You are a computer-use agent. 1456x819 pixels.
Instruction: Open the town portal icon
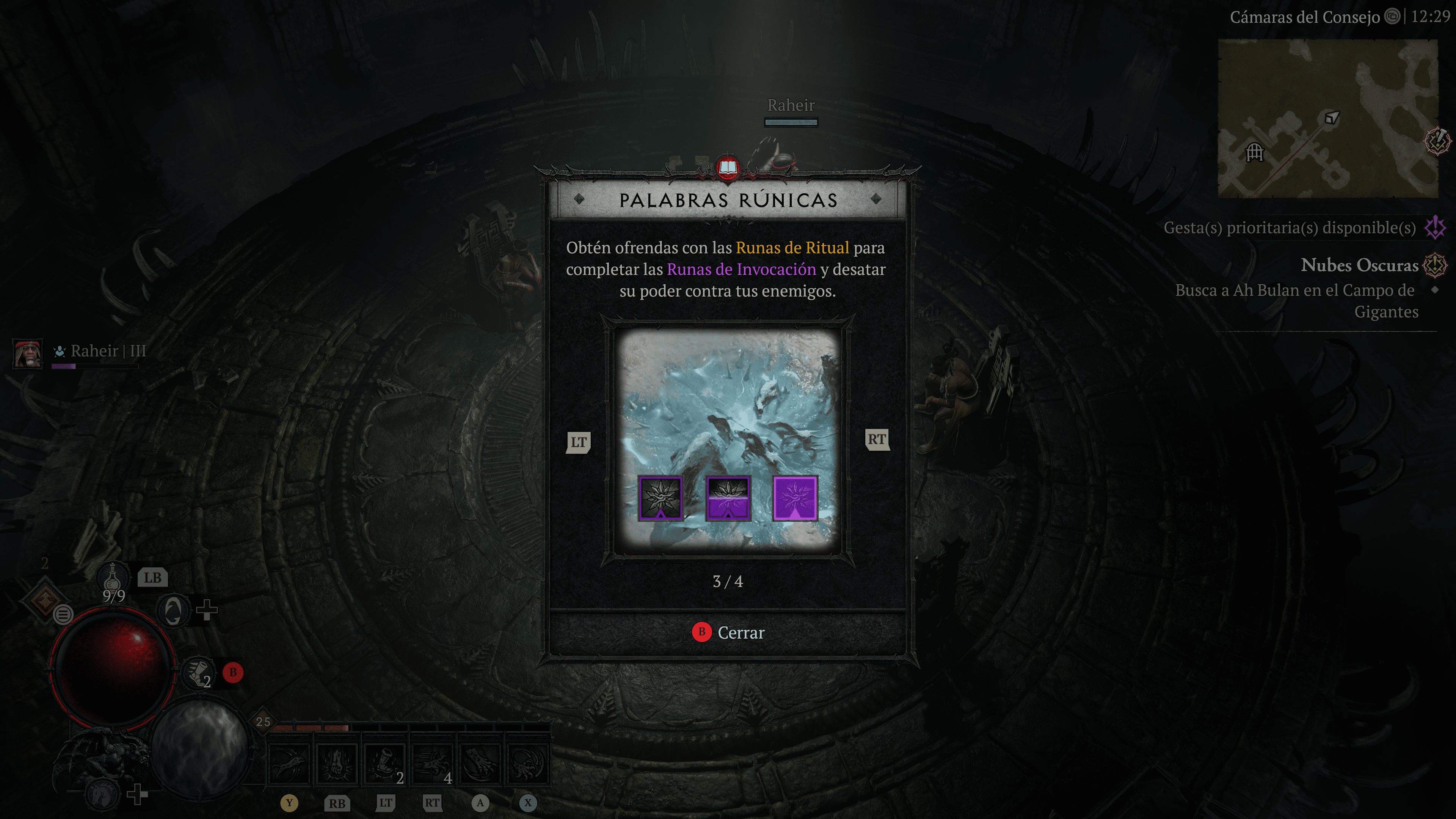pos(173,610)
